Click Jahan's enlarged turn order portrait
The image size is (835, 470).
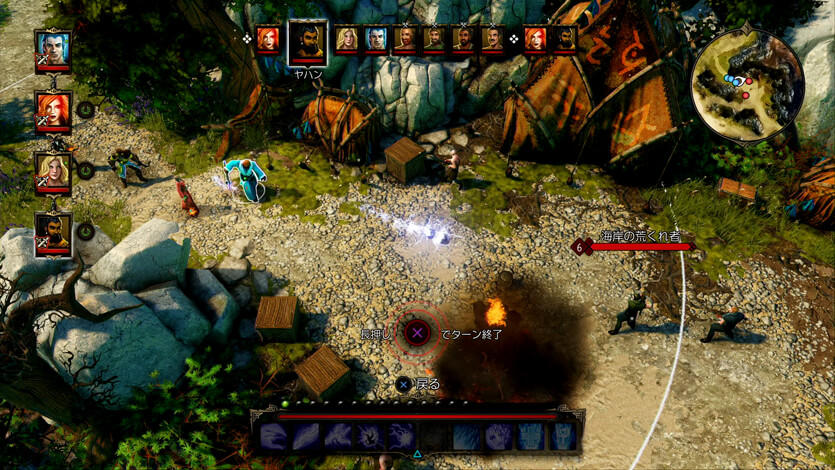[x=307, y=42]
